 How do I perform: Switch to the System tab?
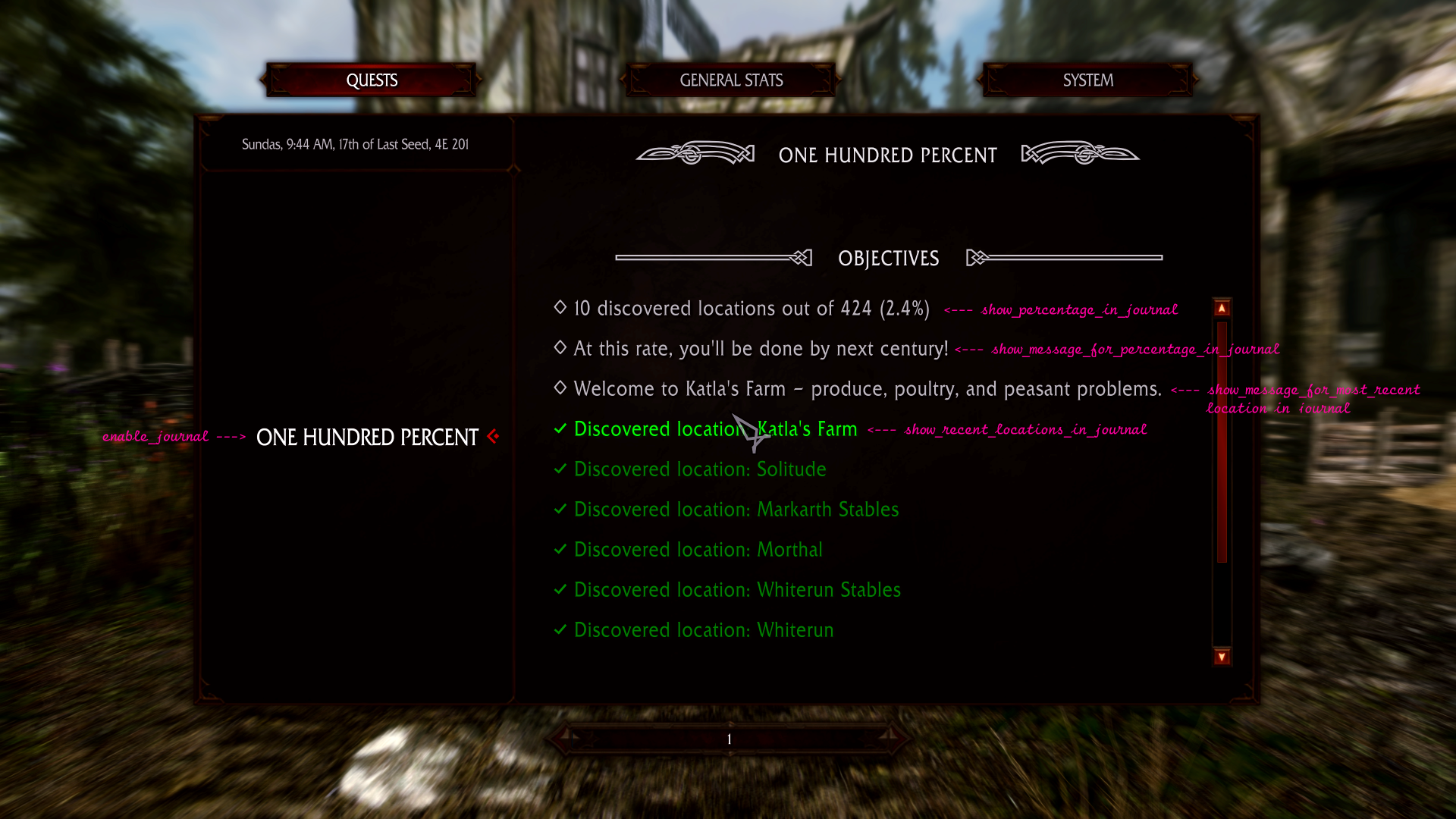tap(1087, 80)
